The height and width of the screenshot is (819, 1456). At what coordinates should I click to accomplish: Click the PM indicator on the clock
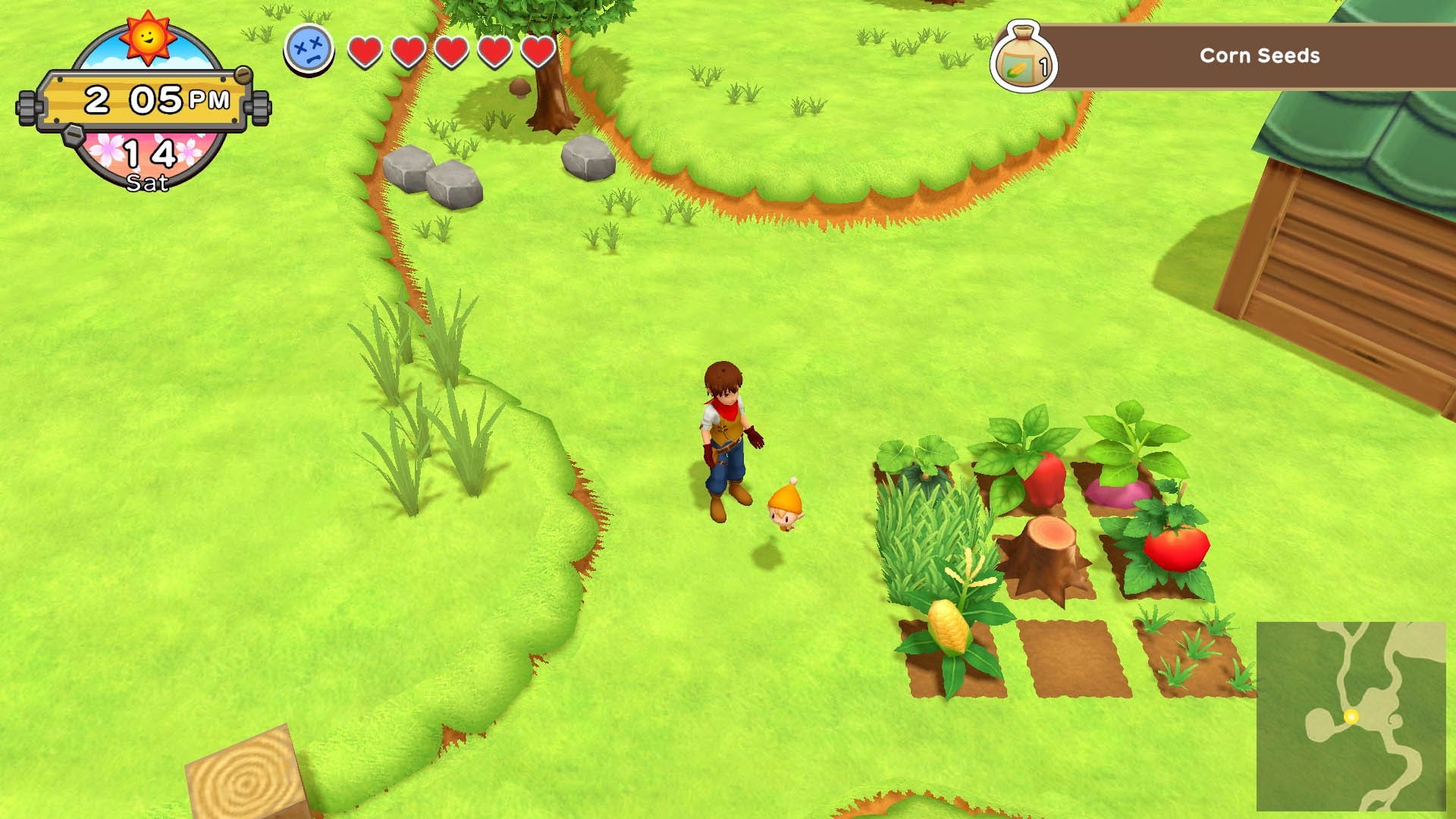tap(209, 99)
